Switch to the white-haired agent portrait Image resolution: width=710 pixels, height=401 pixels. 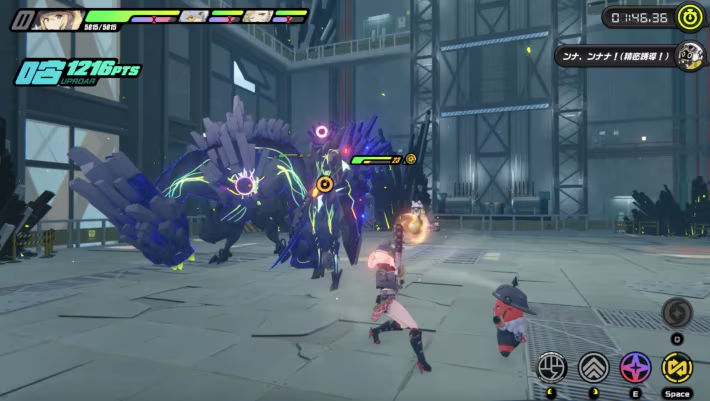coord(194,16)
